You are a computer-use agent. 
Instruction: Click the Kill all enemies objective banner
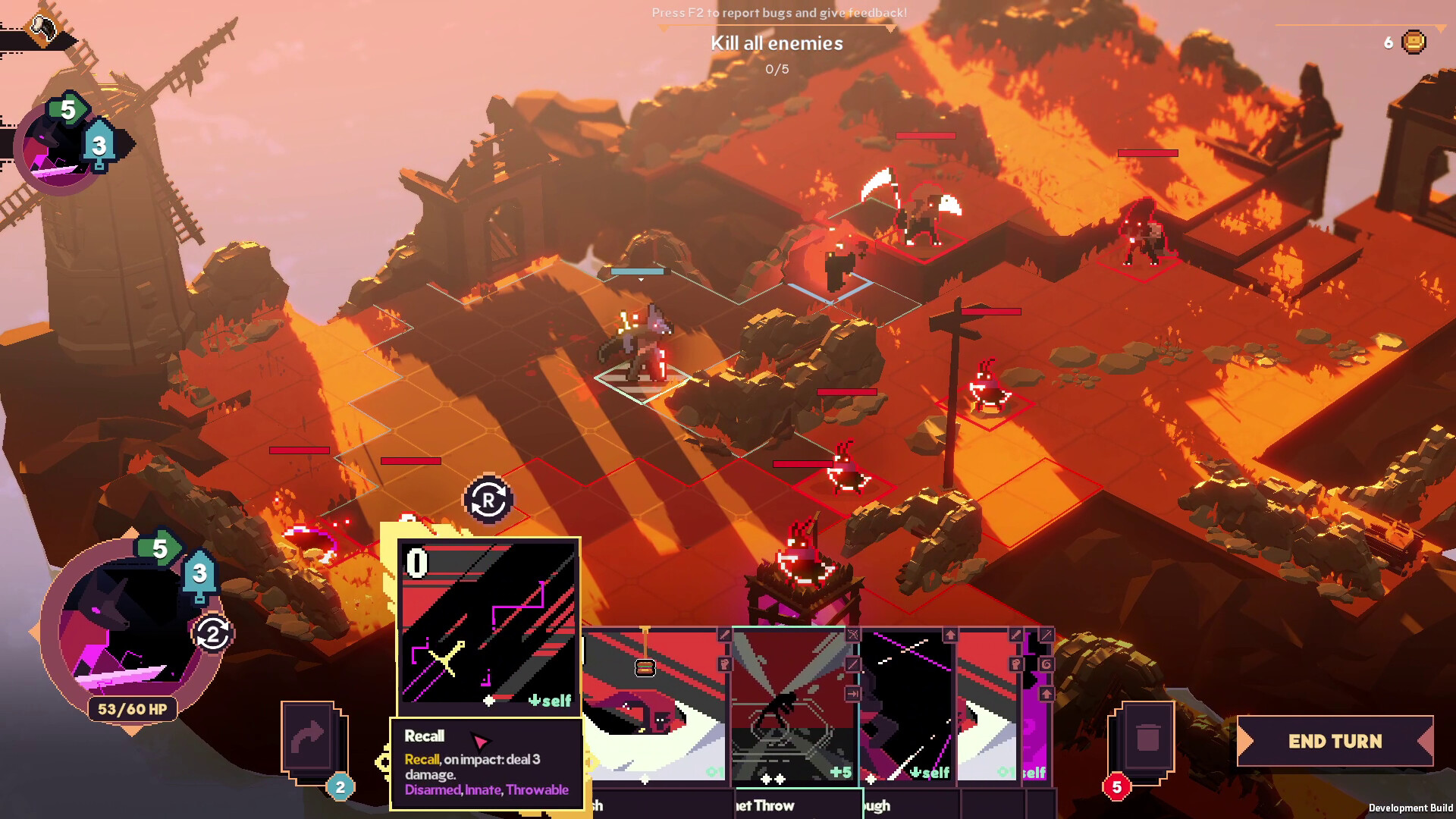(777, 43)
